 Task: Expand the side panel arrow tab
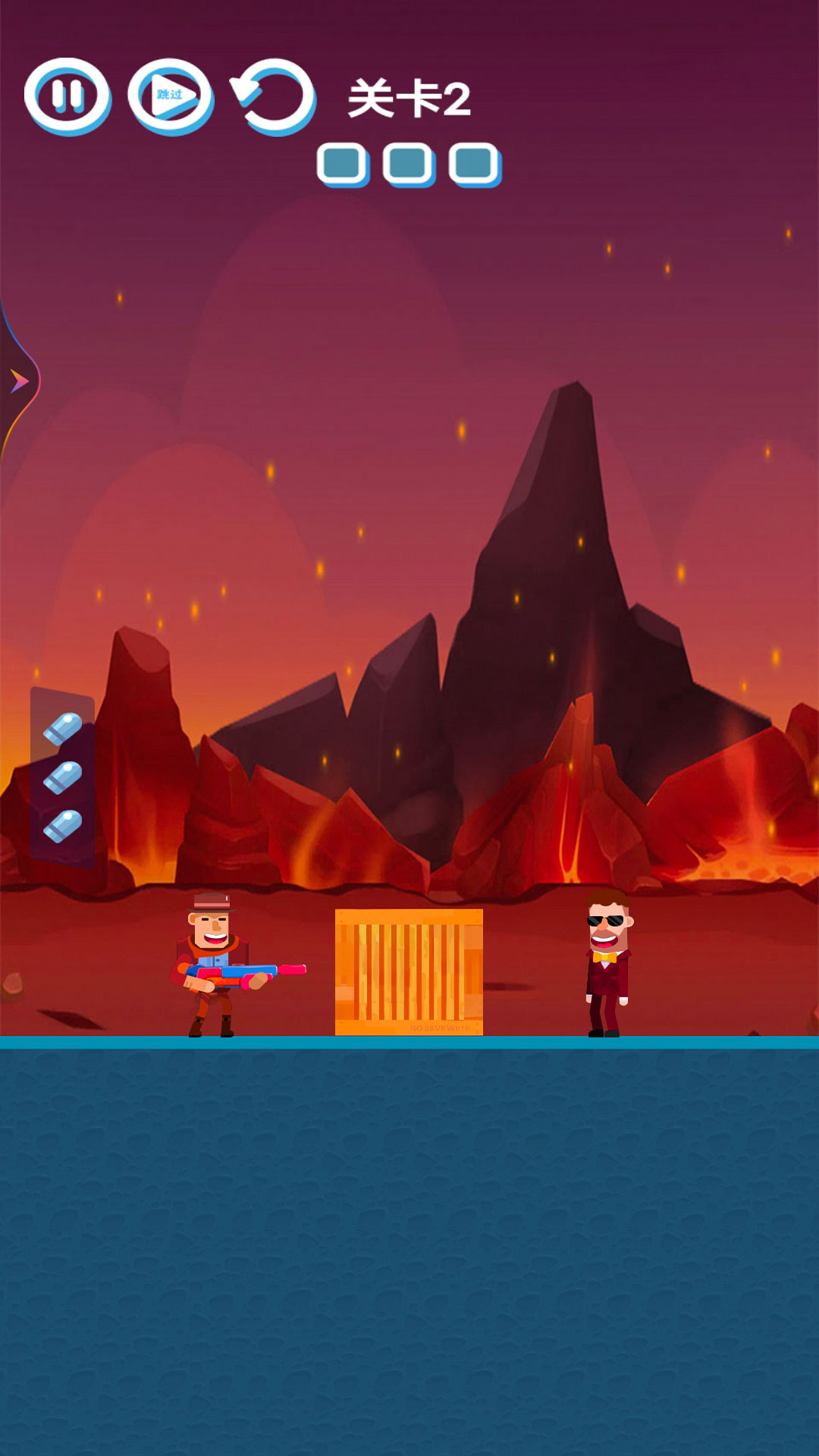point(19,381)
